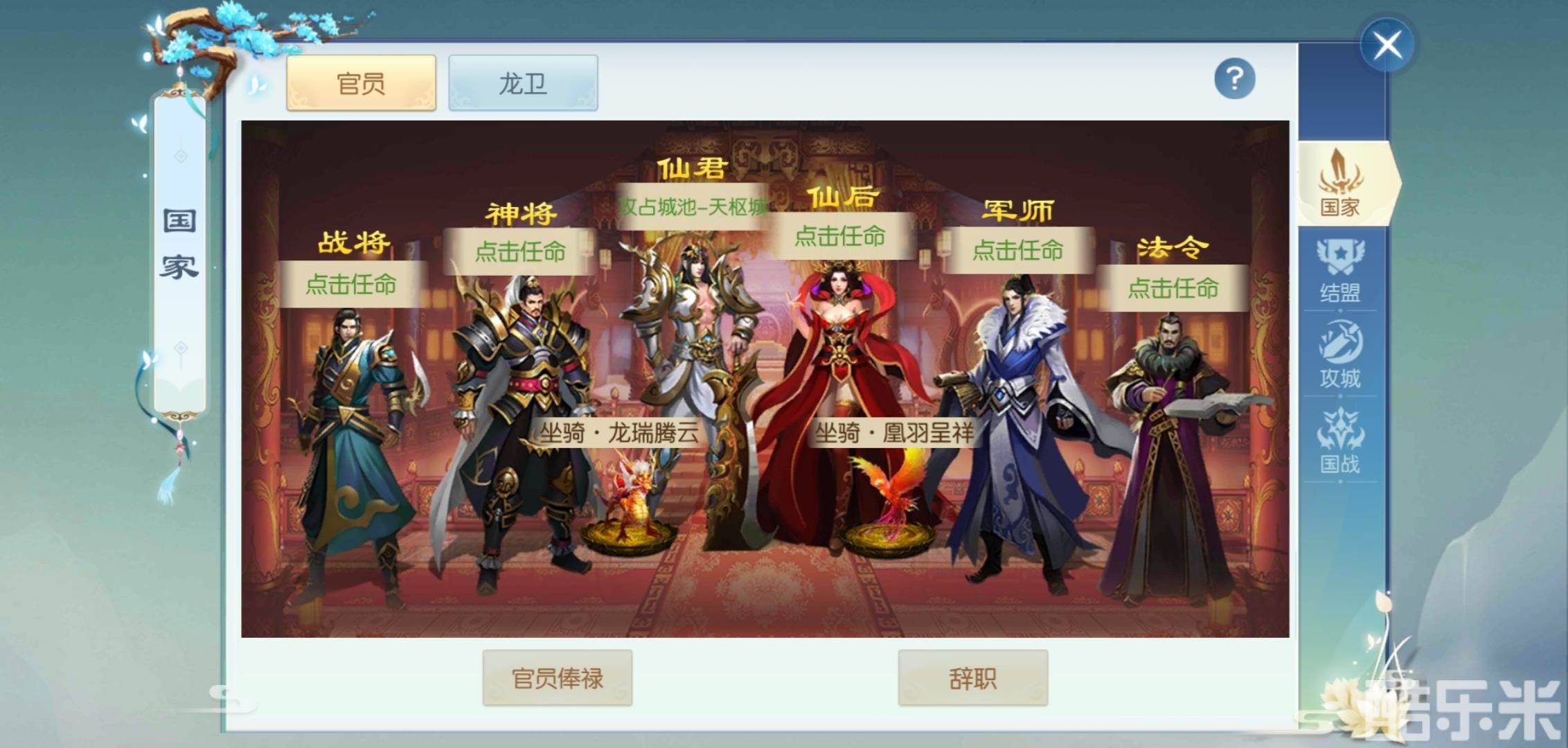Switch to the 龙卫 tab
This screenshot has width=1568, height=748.
pos(523,82)
